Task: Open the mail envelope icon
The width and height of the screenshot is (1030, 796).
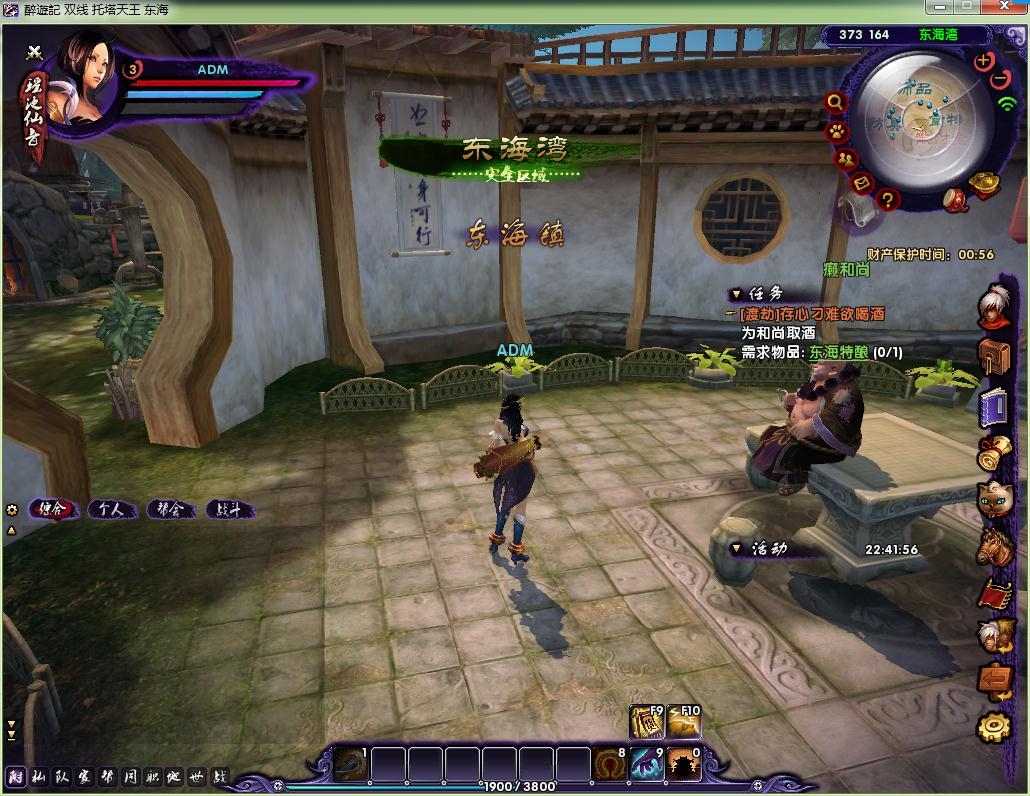Action: [x=862, y=183]
